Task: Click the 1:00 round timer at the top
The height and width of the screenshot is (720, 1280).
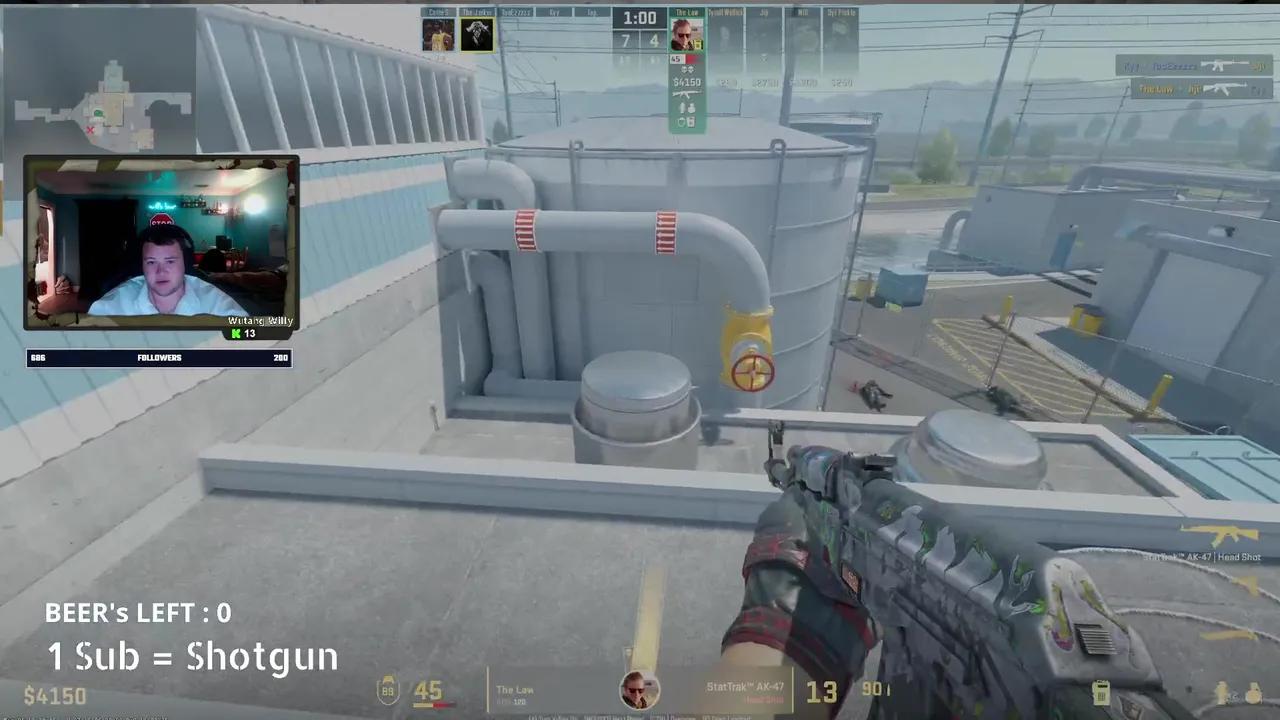Action: (639, 18)
